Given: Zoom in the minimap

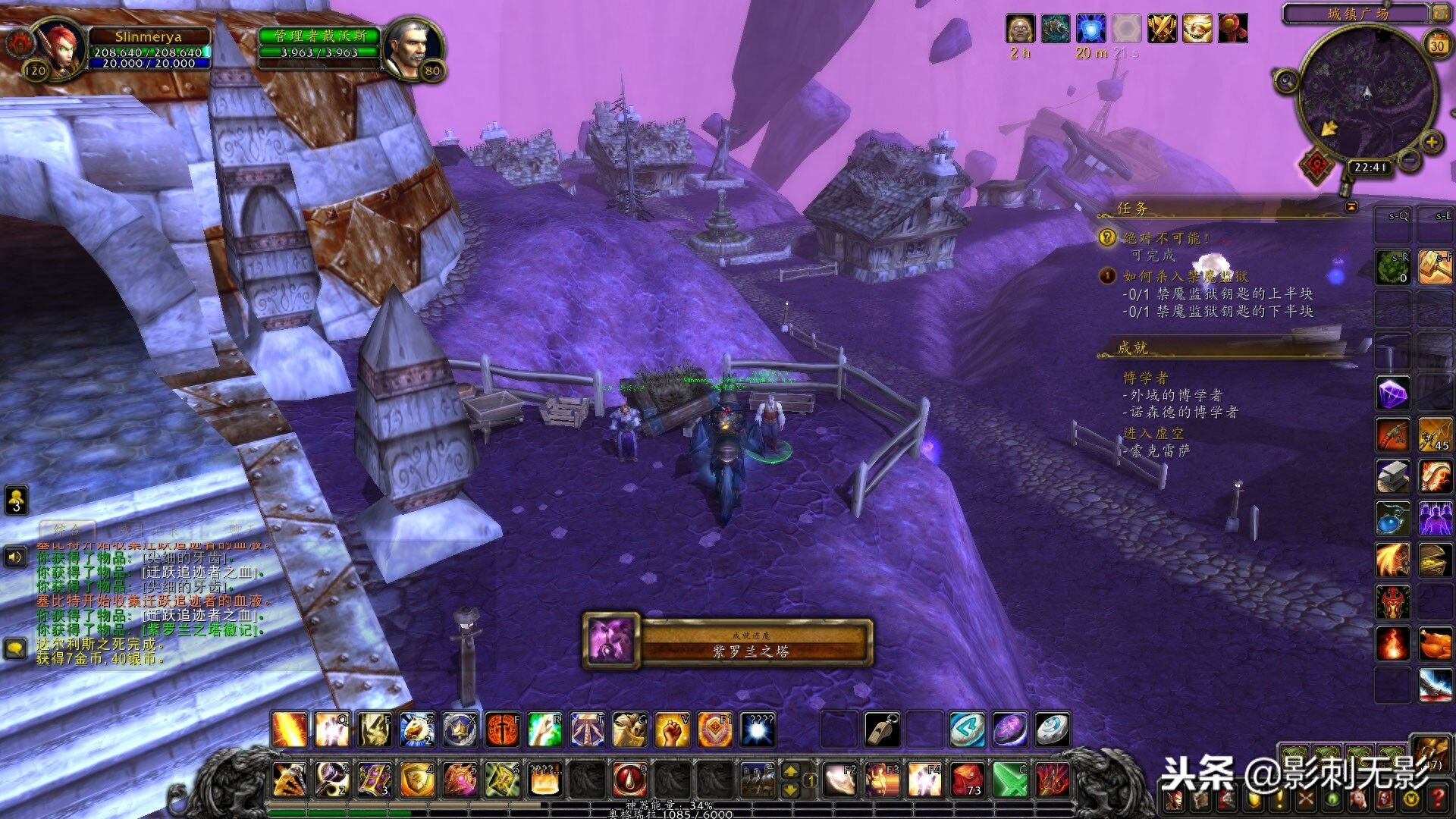Looking at the screenshot, I should [x=1431, y=142].
